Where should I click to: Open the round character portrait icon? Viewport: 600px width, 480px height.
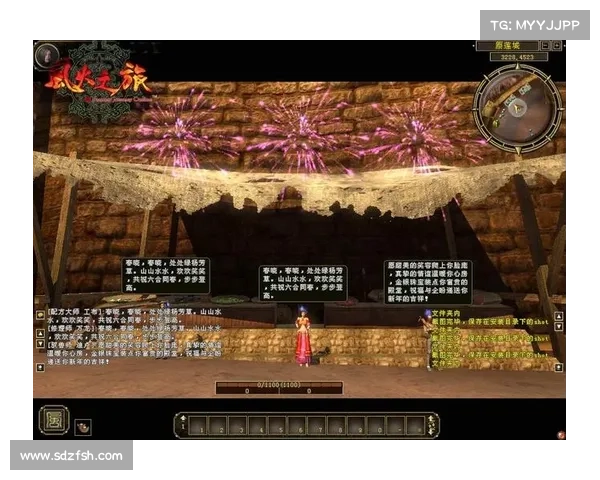point(46,56)
